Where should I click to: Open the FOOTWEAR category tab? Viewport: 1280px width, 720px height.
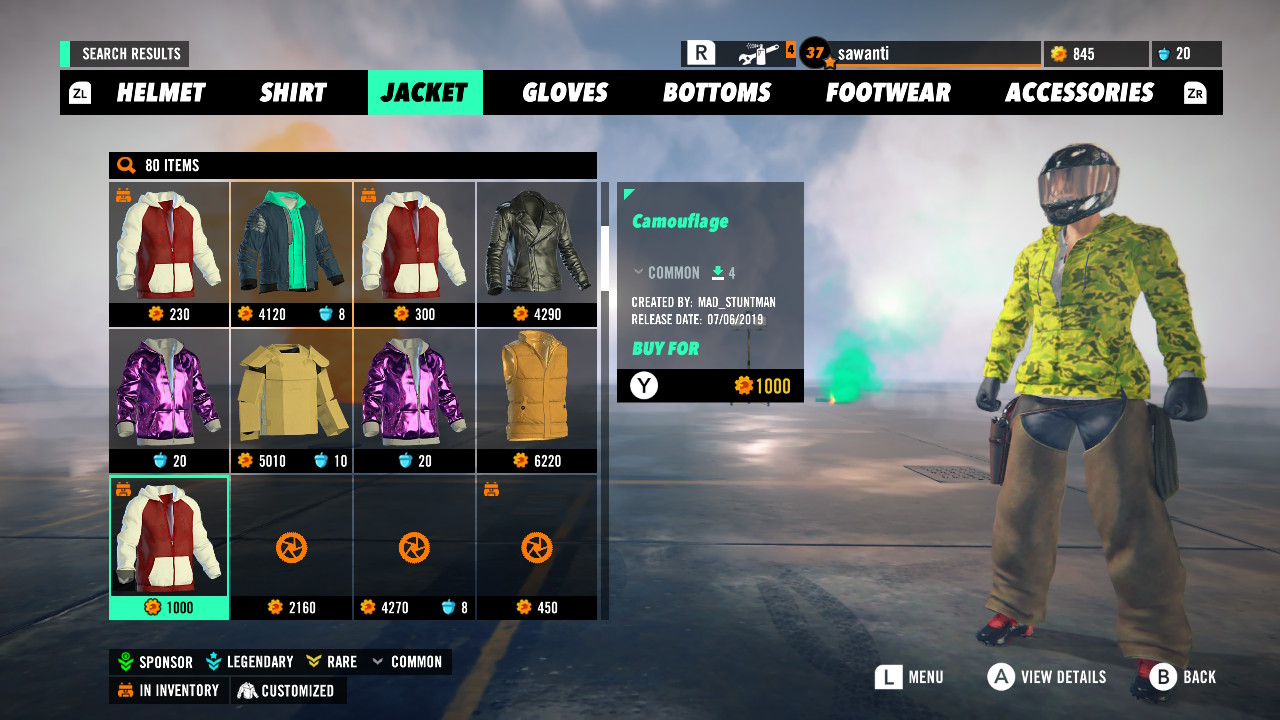click(x=888, y=92)
